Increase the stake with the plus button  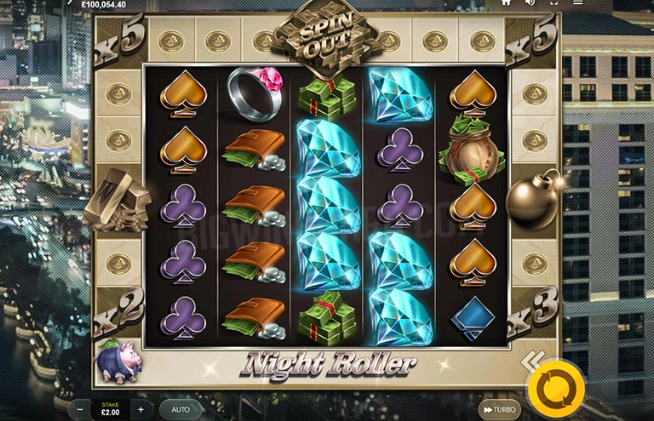click(141, 410)
